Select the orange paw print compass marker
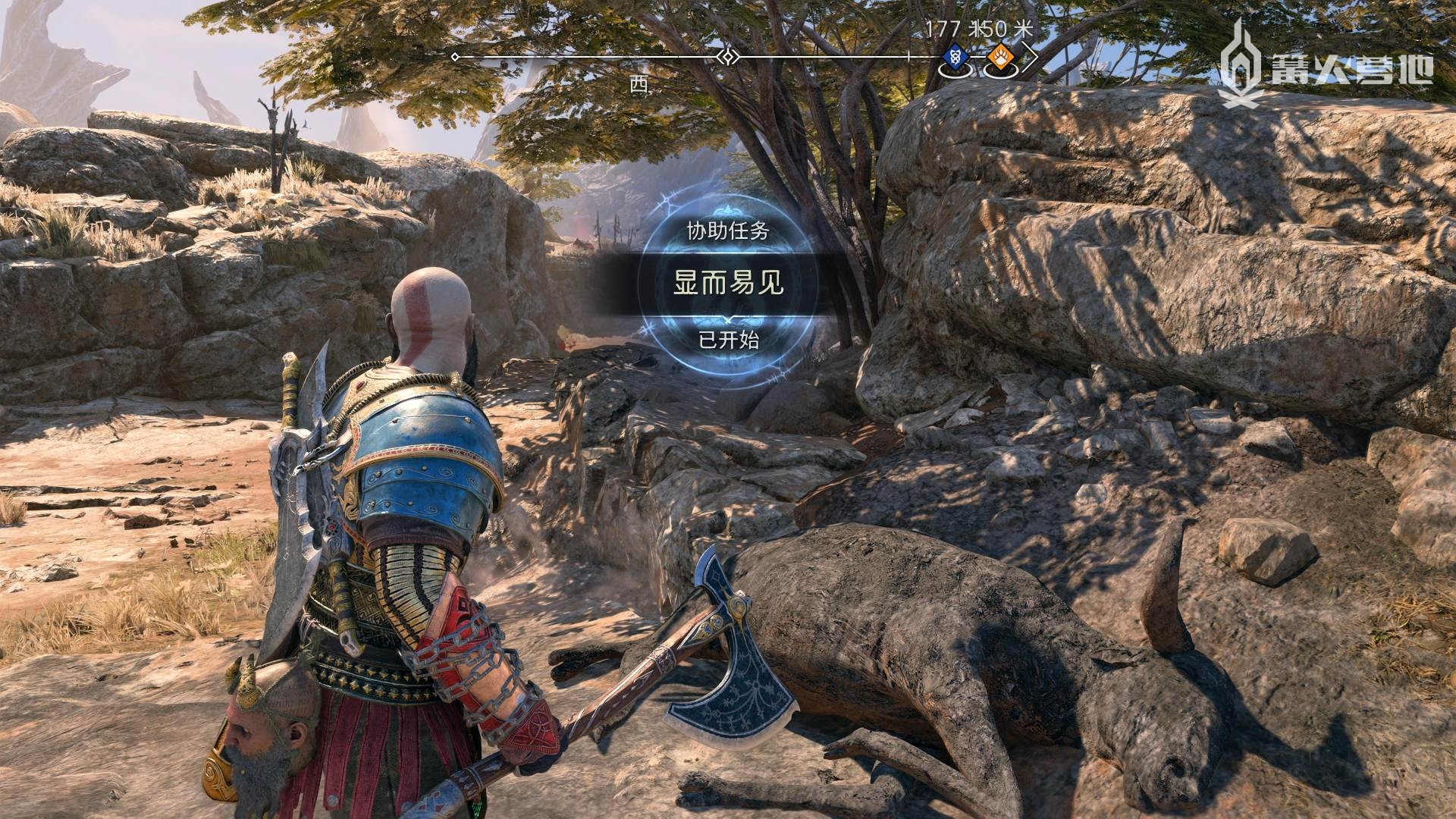Viewport: 1456px width, 819px height. point(998,56)
